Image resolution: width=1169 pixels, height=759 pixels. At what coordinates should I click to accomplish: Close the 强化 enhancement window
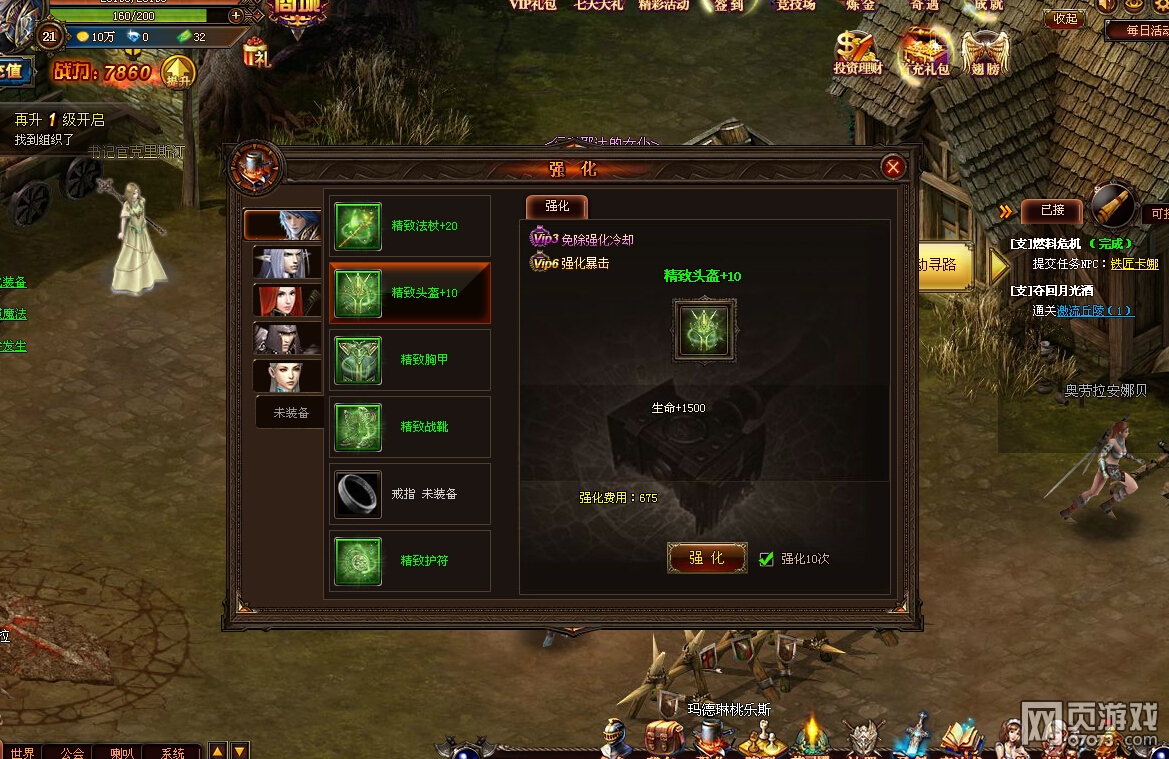click(894, 167)
